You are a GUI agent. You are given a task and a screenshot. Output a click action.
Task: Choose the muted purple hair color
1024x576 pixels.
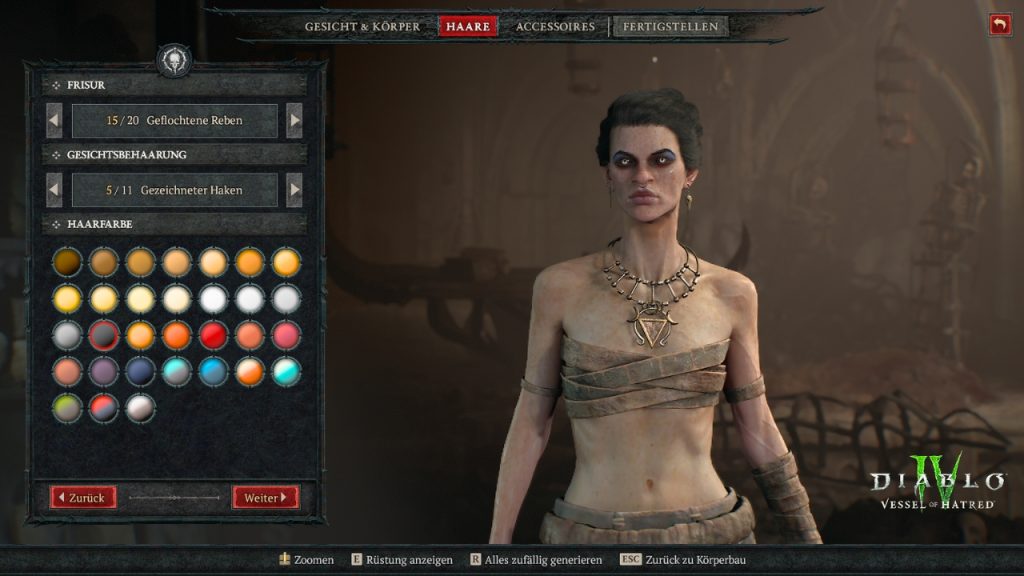104,371
